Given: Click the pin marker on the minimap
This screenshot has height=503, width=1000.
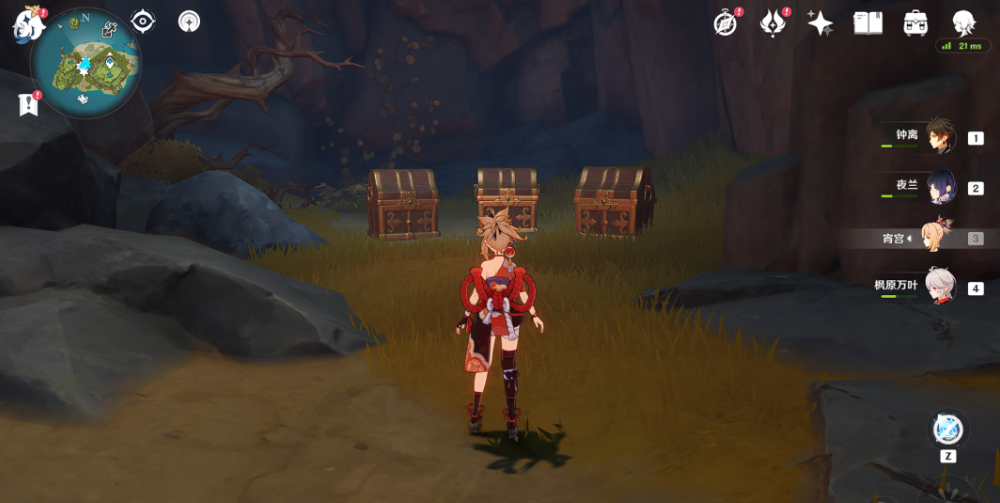Looking at the screenshot, I should tap(109, 61).
